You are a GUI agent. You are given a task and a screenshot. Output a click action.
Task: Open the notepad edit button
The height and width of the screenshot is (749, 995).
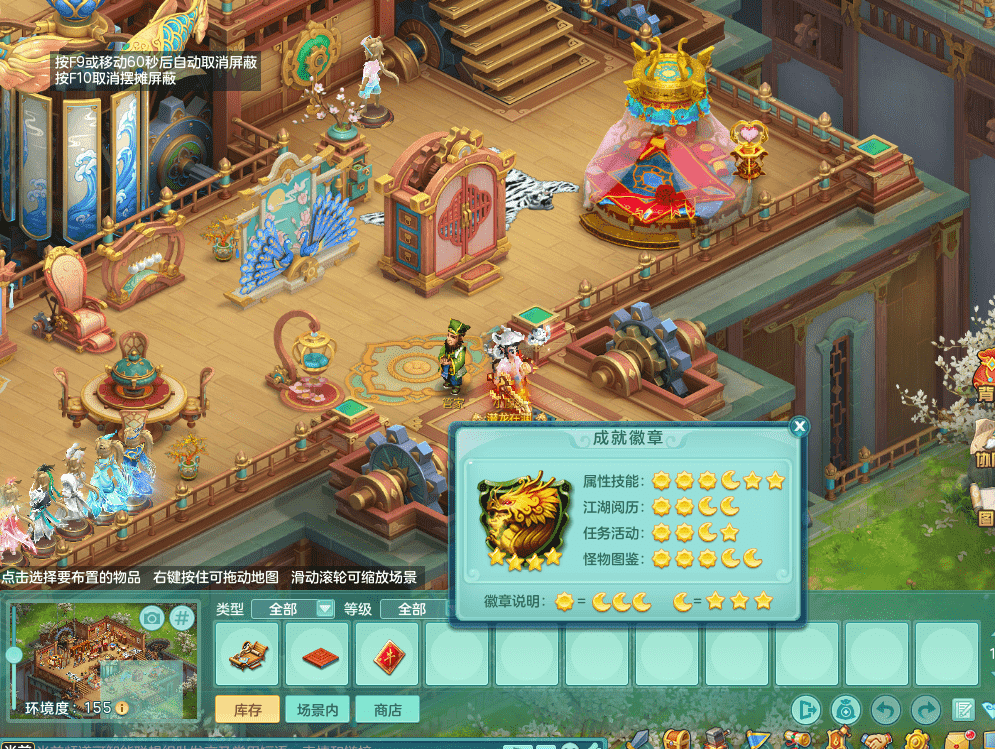(x=964, y=710)
